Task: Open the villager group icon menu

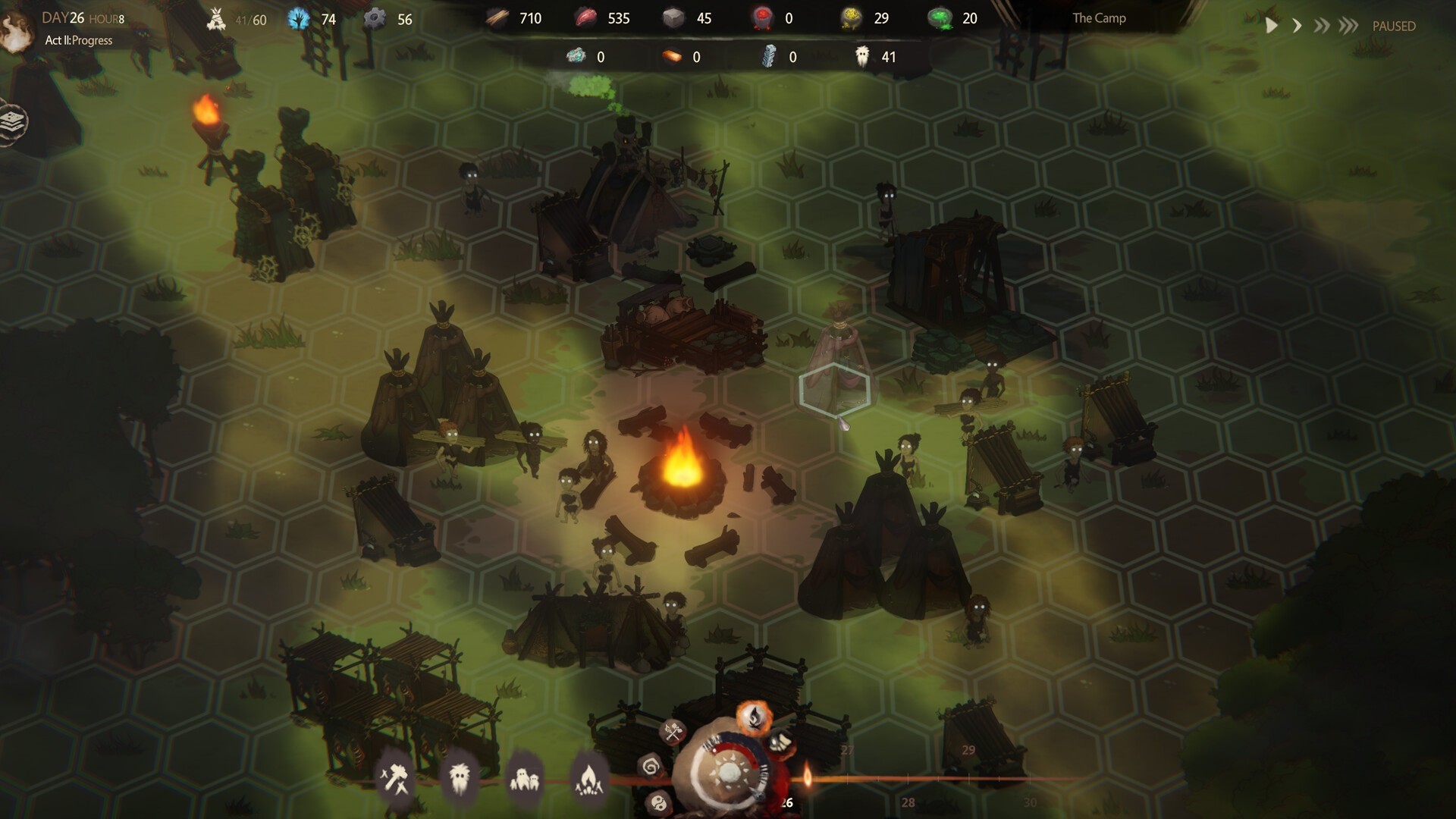Action: coord(524,779)
